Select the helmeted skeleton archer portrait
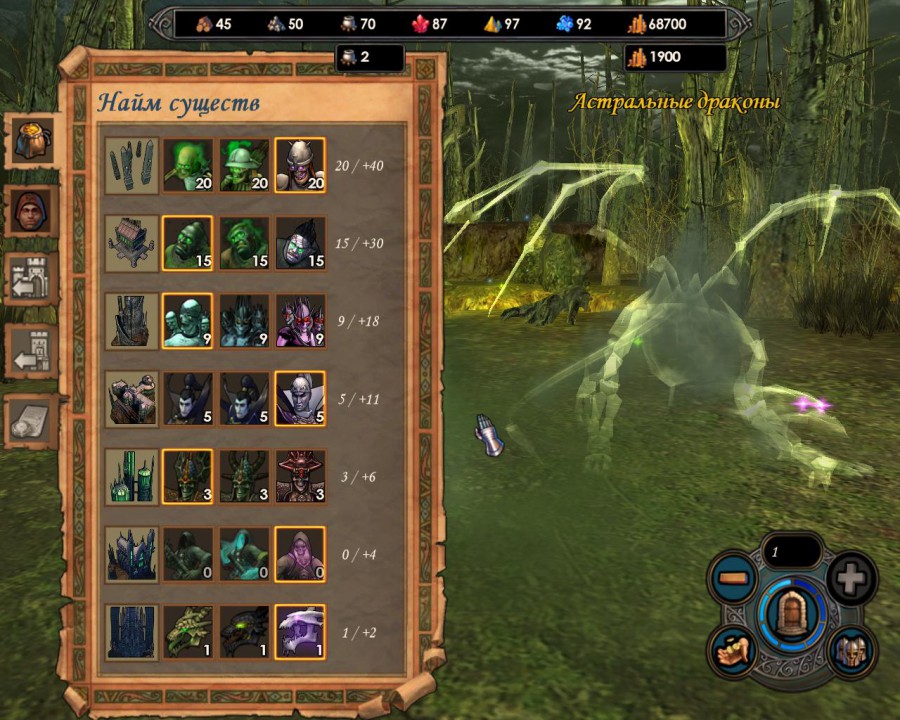This screenshot has width=900, height=720. pyautogui.click(x=244, y=165)
